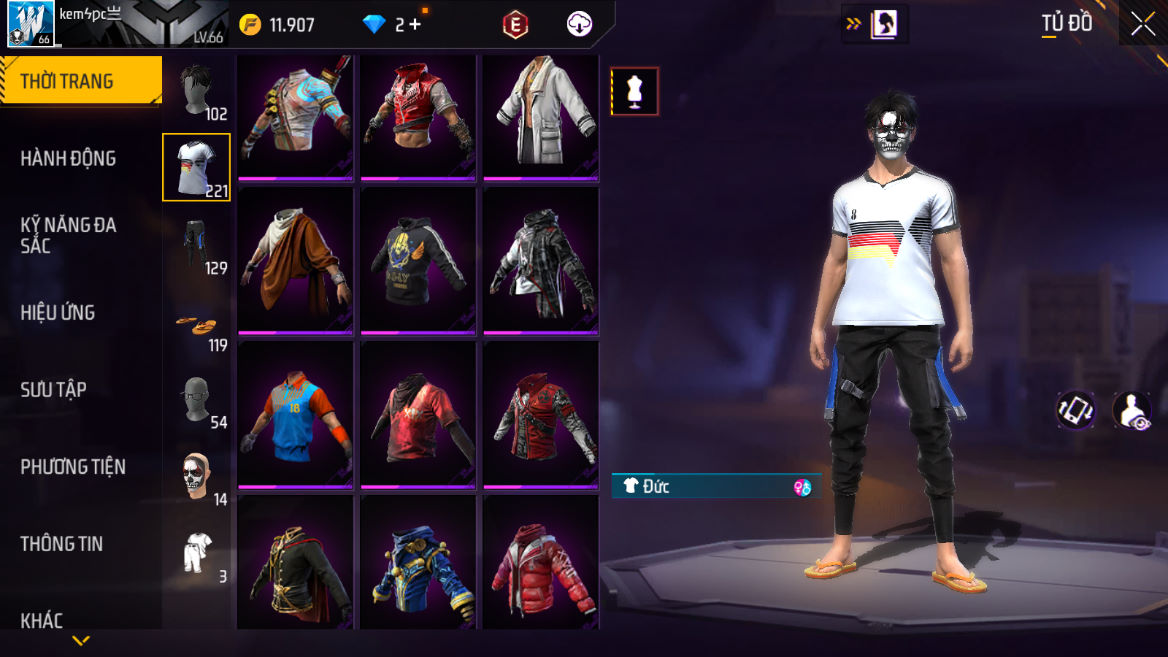The width and height of the screenshot is (1168, 657).
Task: Pick the red puffer jacket
Action: [541, 565]
